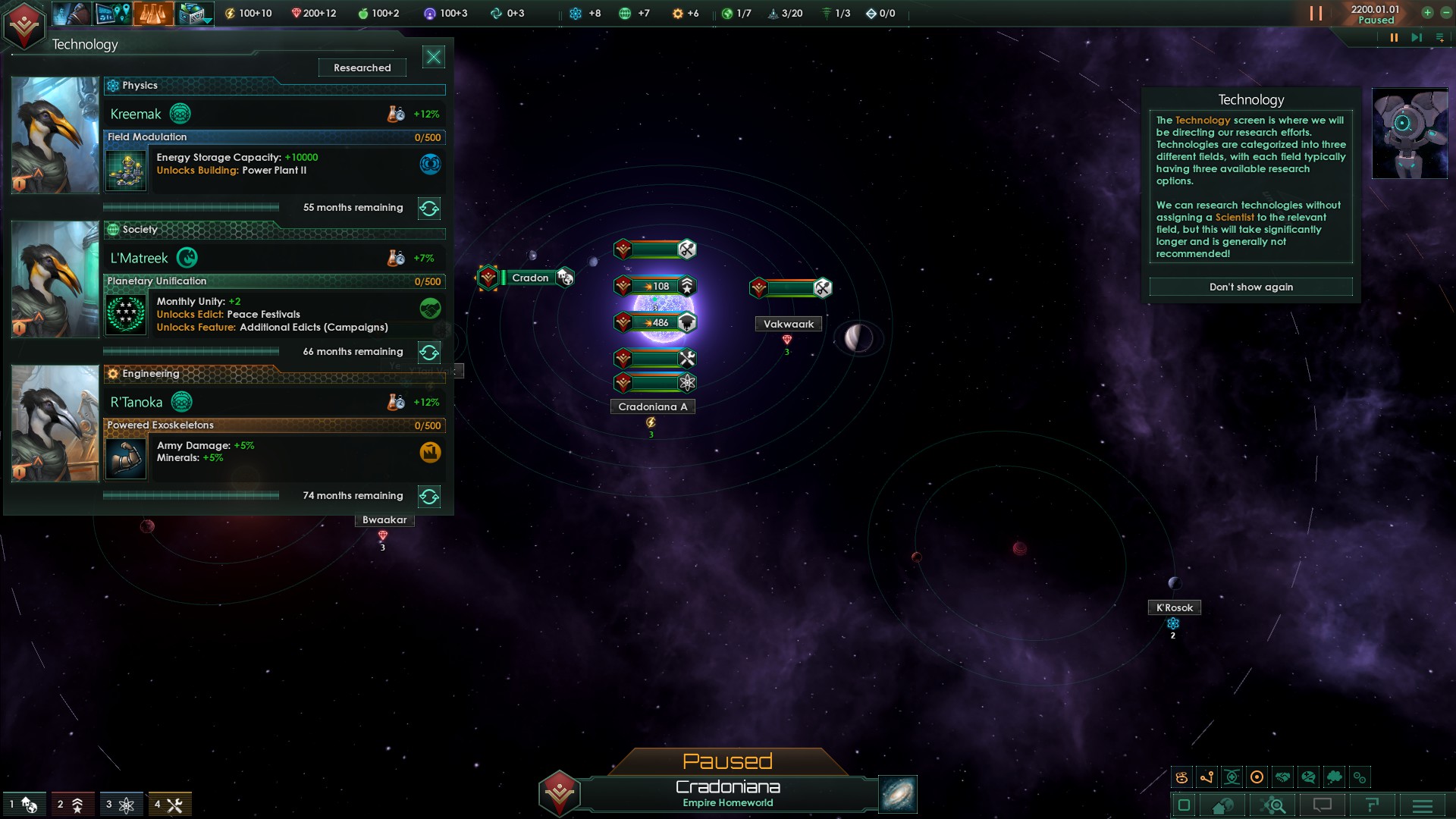
Task: Increase game speed with the plus button
Action: 1427,12
